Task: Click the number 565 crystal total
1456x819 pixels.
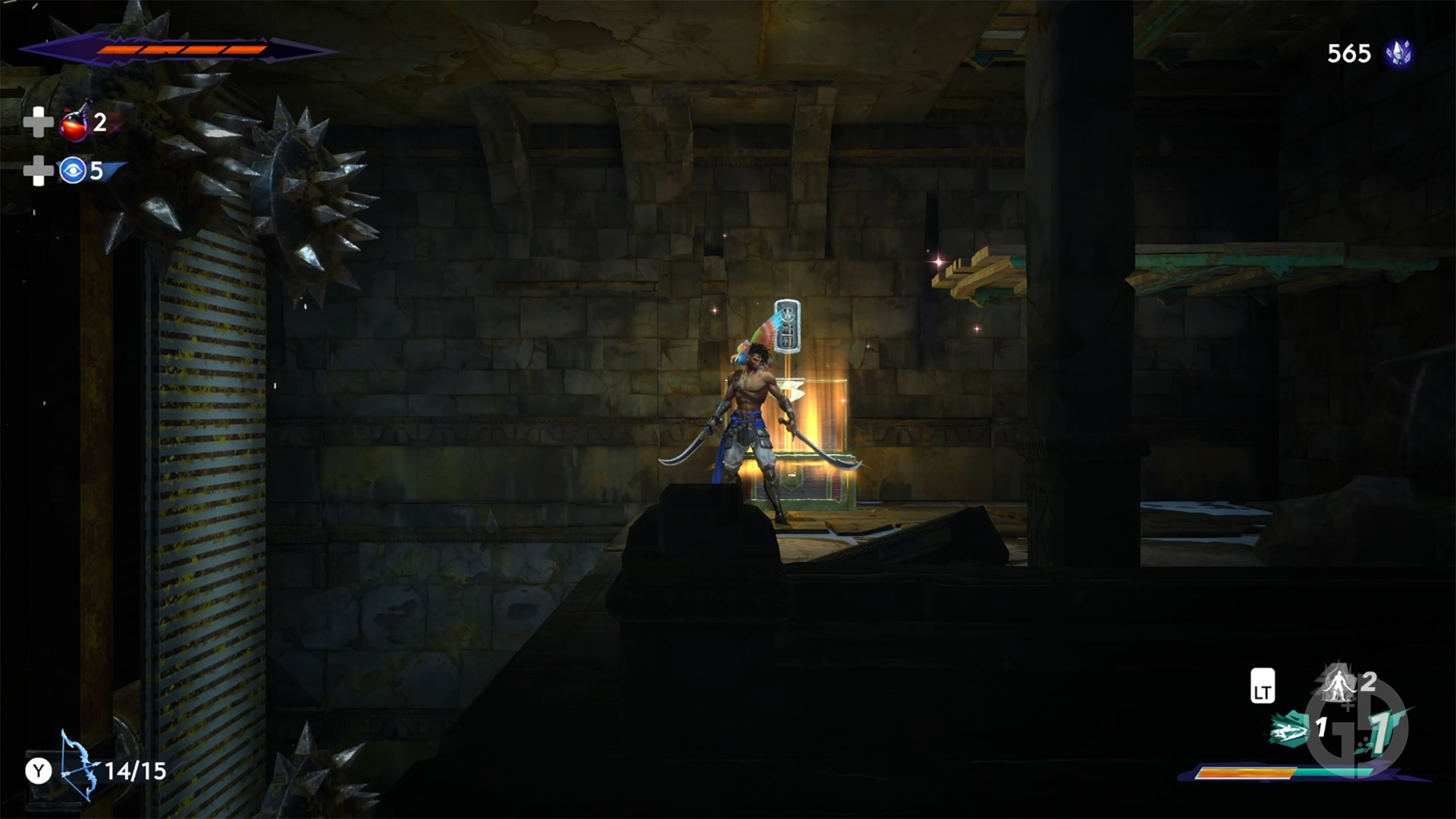Action: 1349,54
